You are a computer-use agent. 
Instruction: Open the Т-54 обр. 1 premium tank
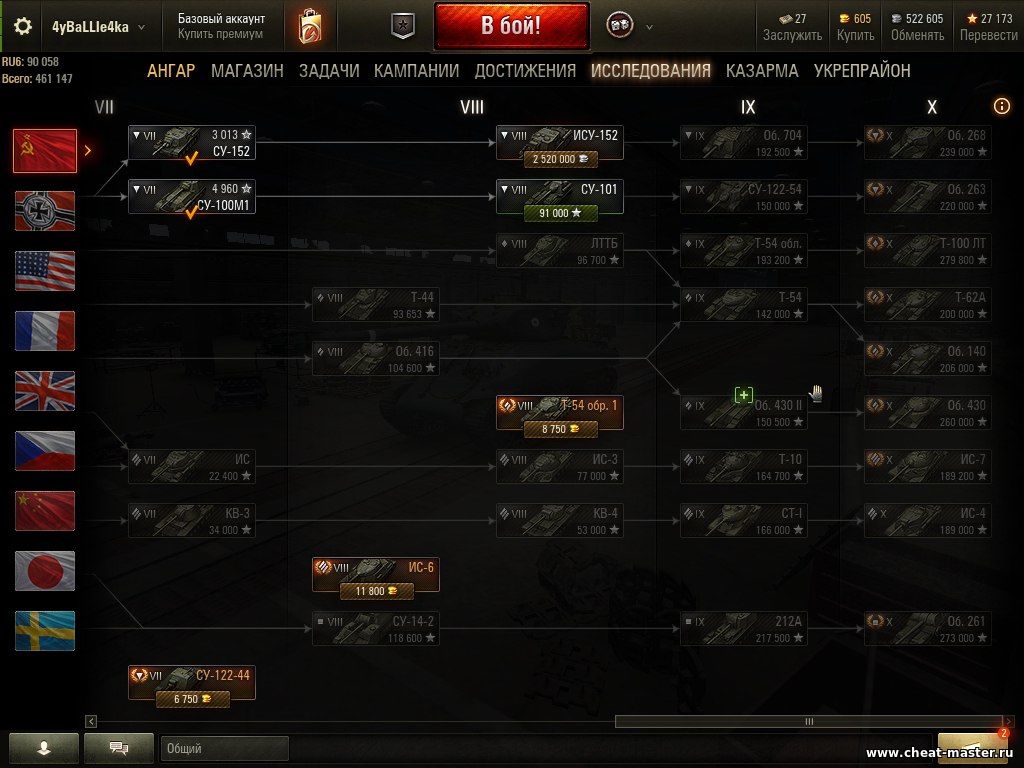[x=560, y=413]
